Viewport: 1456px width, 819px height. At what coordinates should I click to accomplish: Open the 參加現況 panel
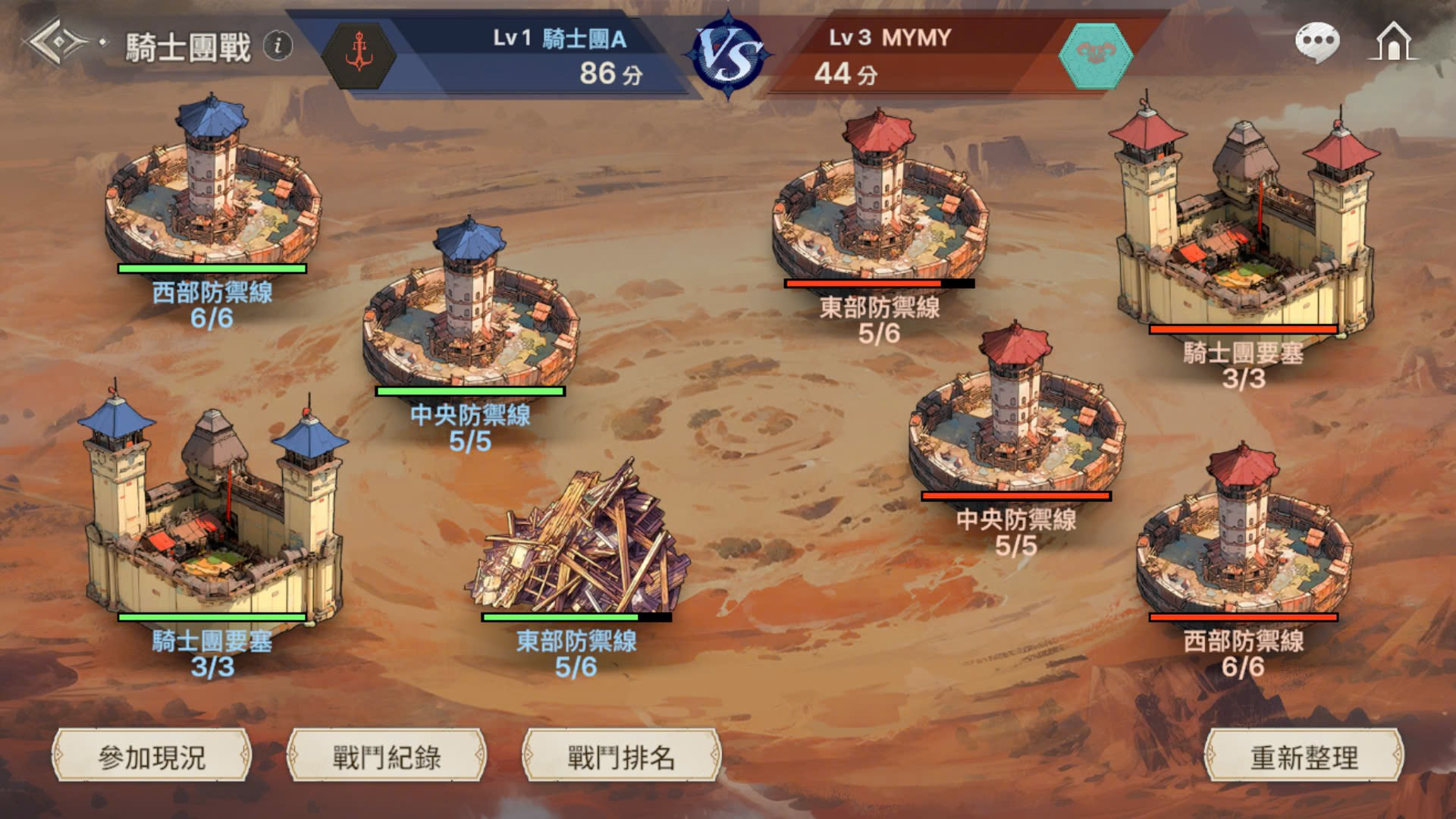[x=151, y=756]
